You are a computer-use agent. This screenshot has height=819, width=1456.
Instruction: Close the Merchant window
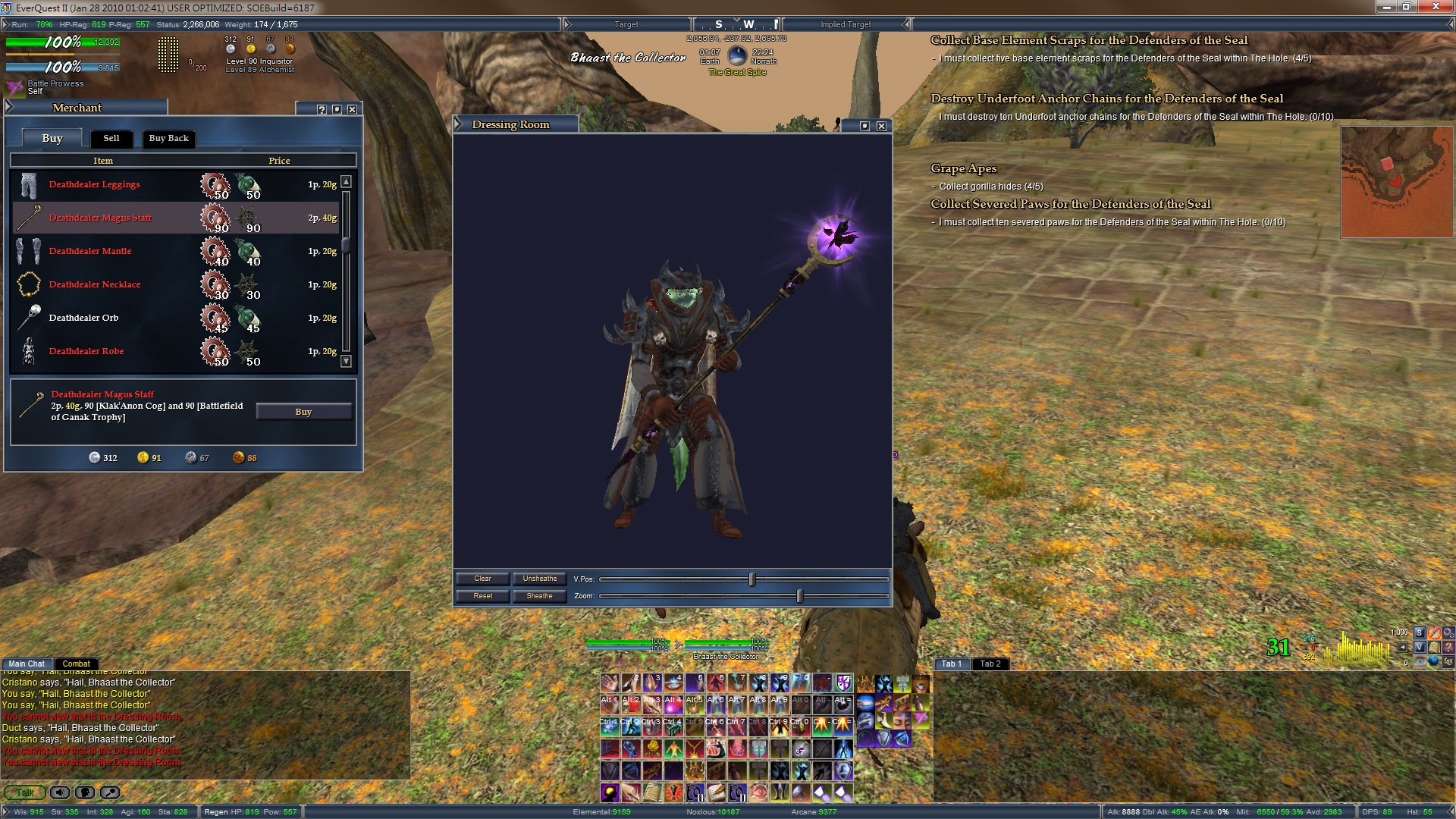(x=353, y=109)
